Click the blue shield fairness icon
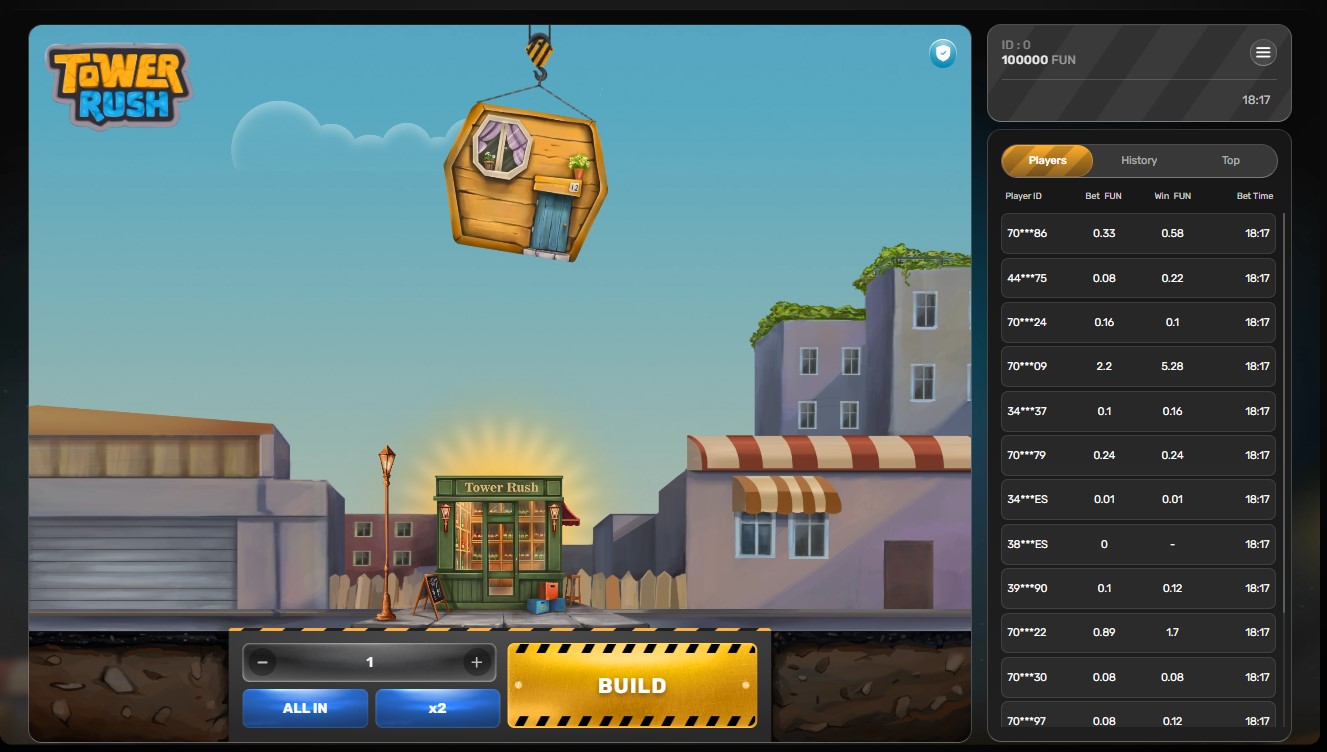This screenshot has height=752, width=1327. pos(942,54)
